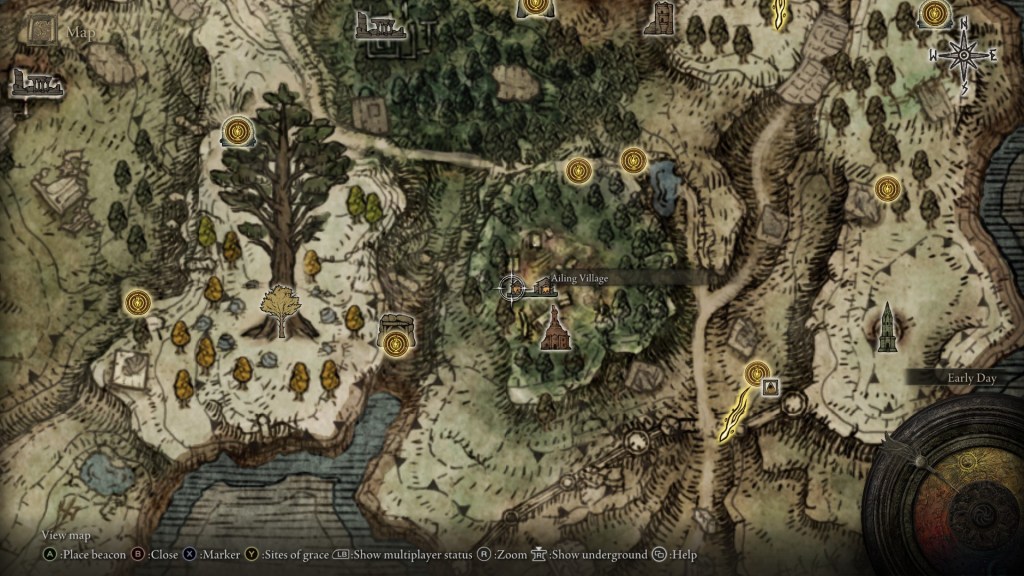Pick the grace site next to the yellow streak

(757, 374)
